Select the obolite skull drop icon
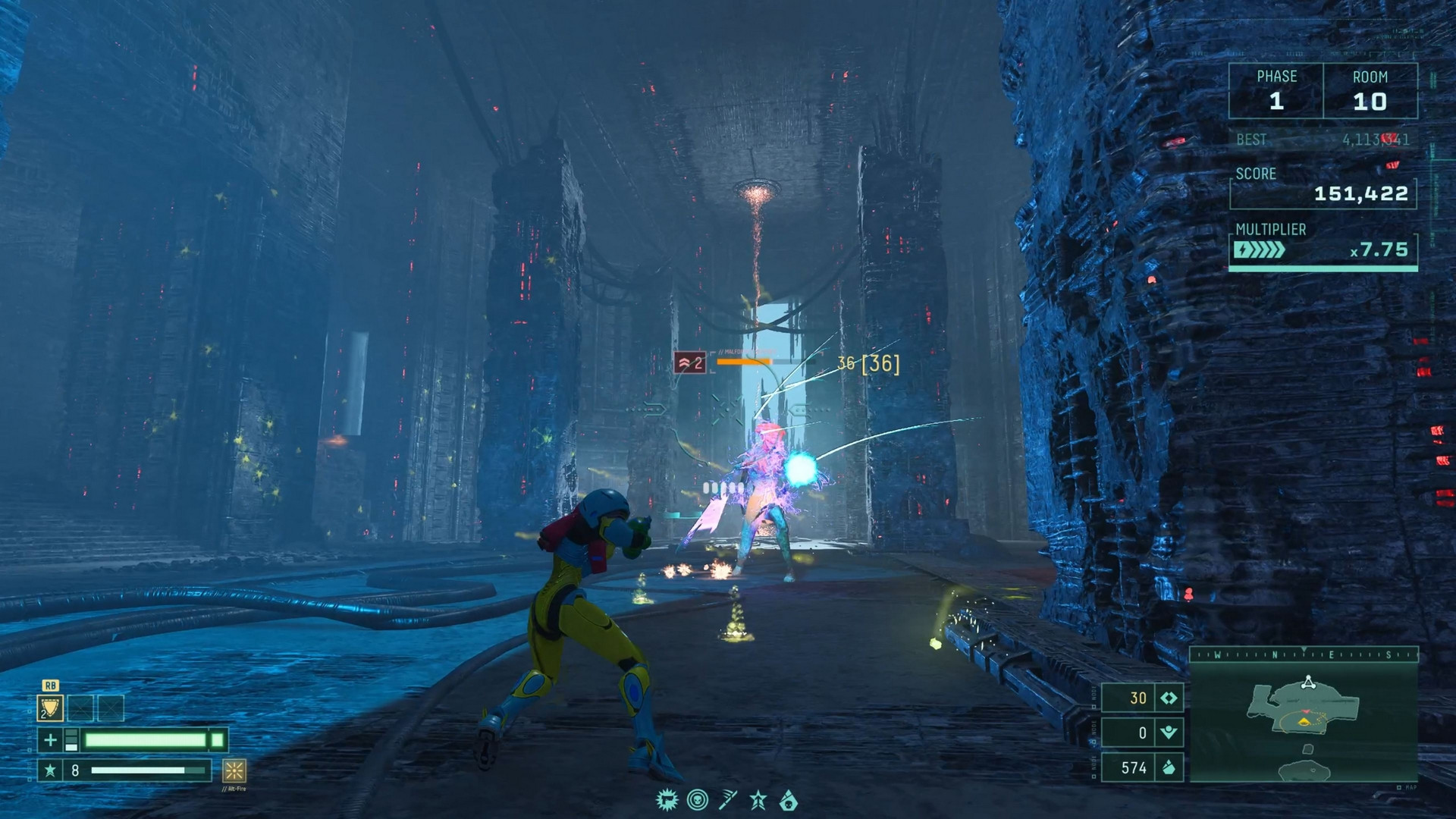The width and height of the screenshot is (1456, 819). tap(791, 799)
